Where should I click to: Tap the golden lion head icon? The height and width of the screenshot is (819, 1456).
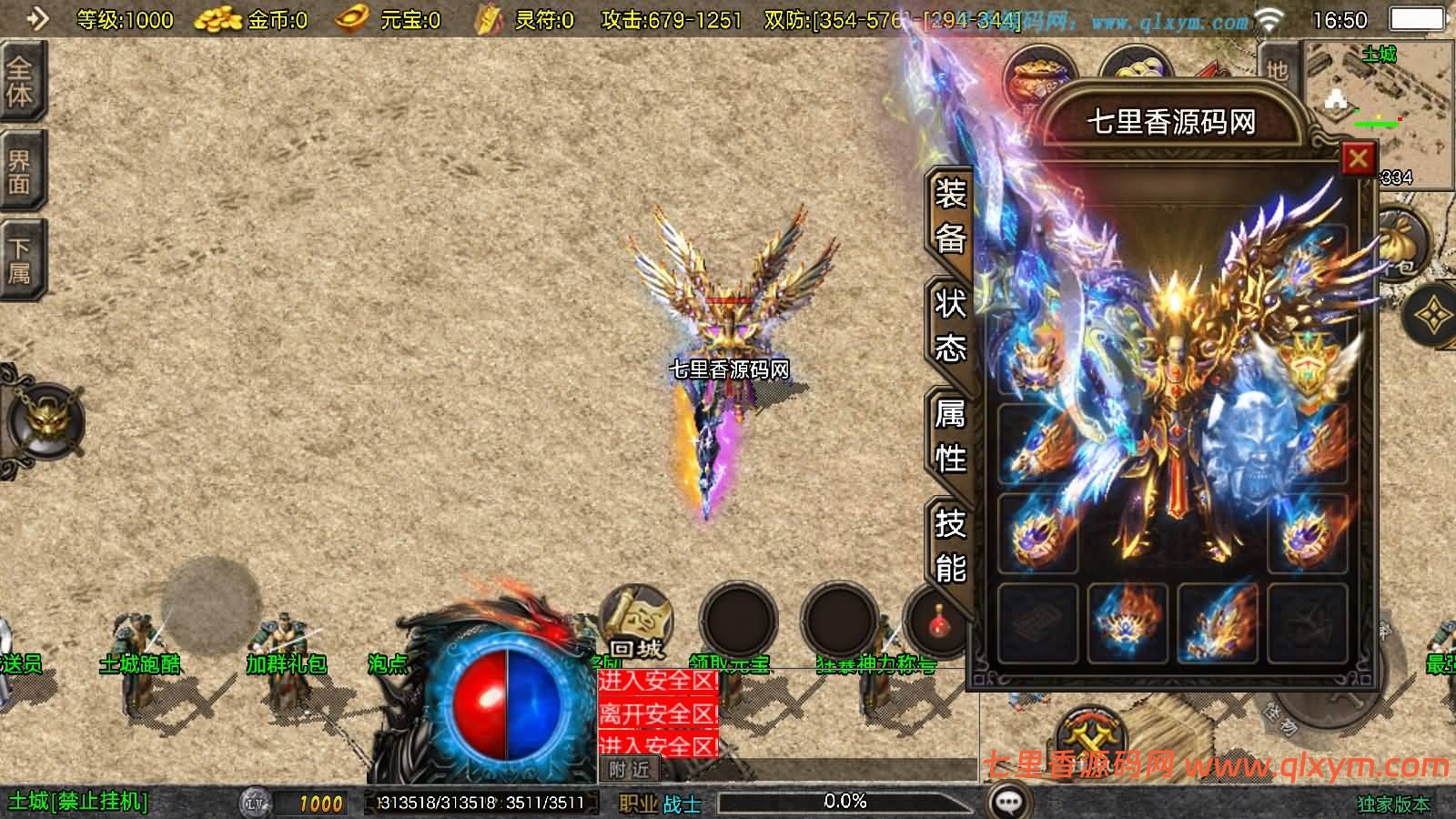click(43, 422)
